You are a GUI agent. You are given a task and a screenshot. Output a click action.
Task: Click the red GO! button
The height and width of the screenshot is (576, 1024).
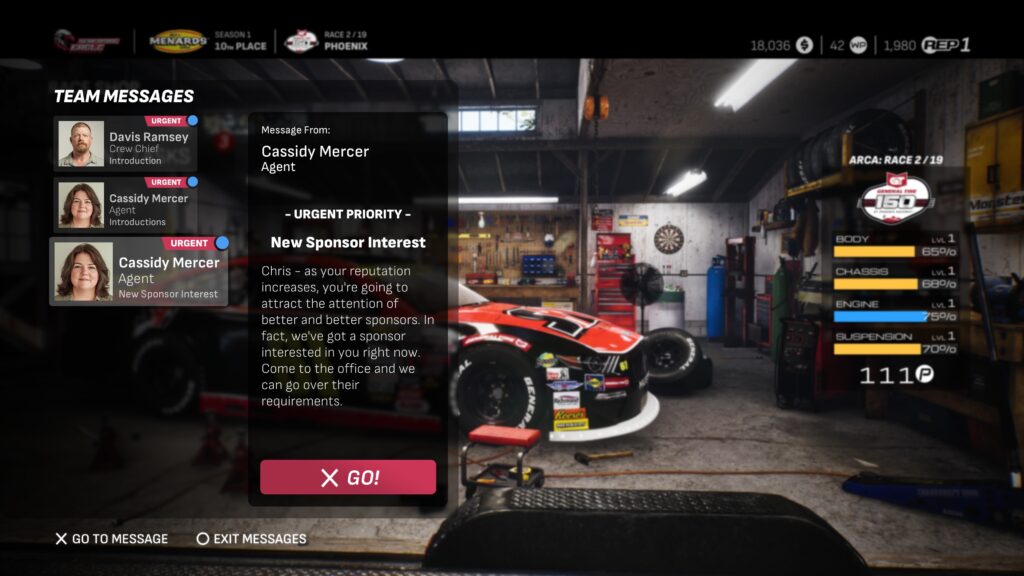(x=348, y=477)
